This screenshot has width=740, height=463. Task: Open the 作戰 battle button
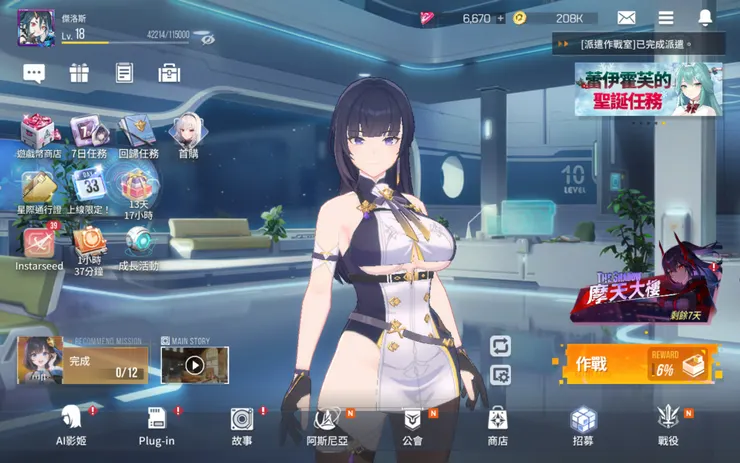pyautogui.click(x=634, y=364)
